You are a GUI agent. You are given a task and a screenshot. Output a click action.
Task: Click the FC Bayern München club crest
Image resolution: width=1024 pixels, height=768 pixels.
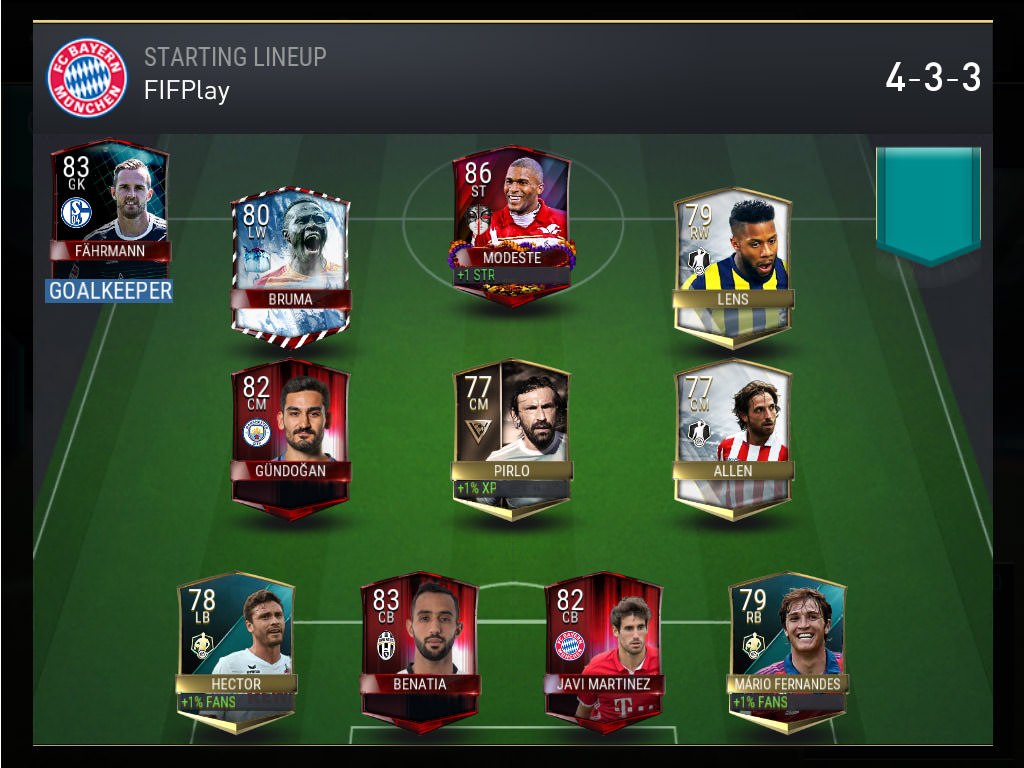tap(87, 77)
